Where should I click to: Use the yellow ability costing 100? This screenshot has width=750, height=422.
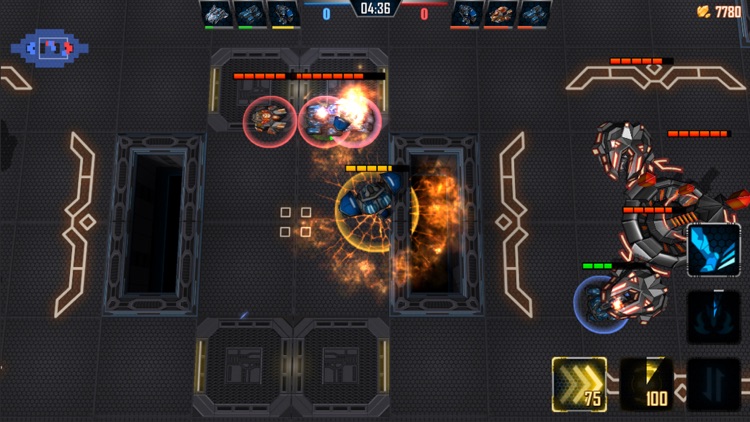[646, 384]
